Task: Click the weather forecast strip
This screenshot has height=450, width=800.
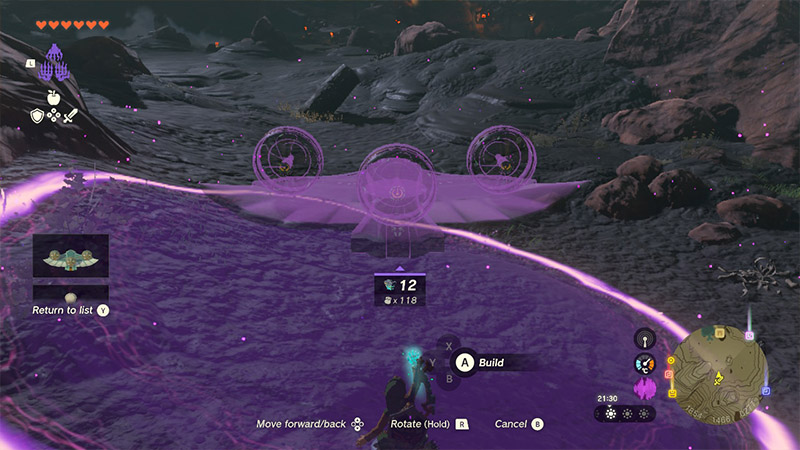Action: pos(626,413)
